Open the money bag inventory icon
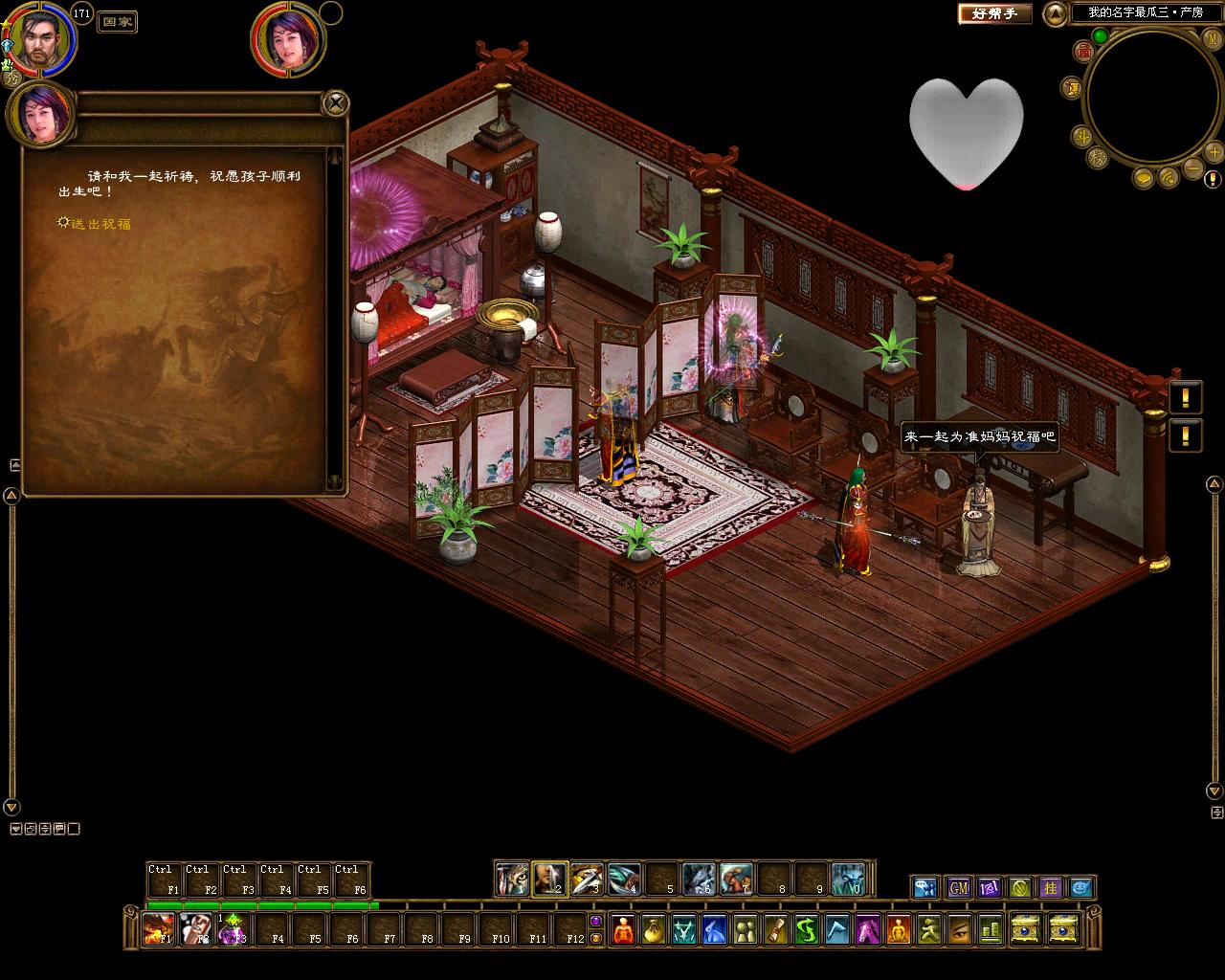Viewport: 1225px width, 980px height. click(x=653, y=929)
